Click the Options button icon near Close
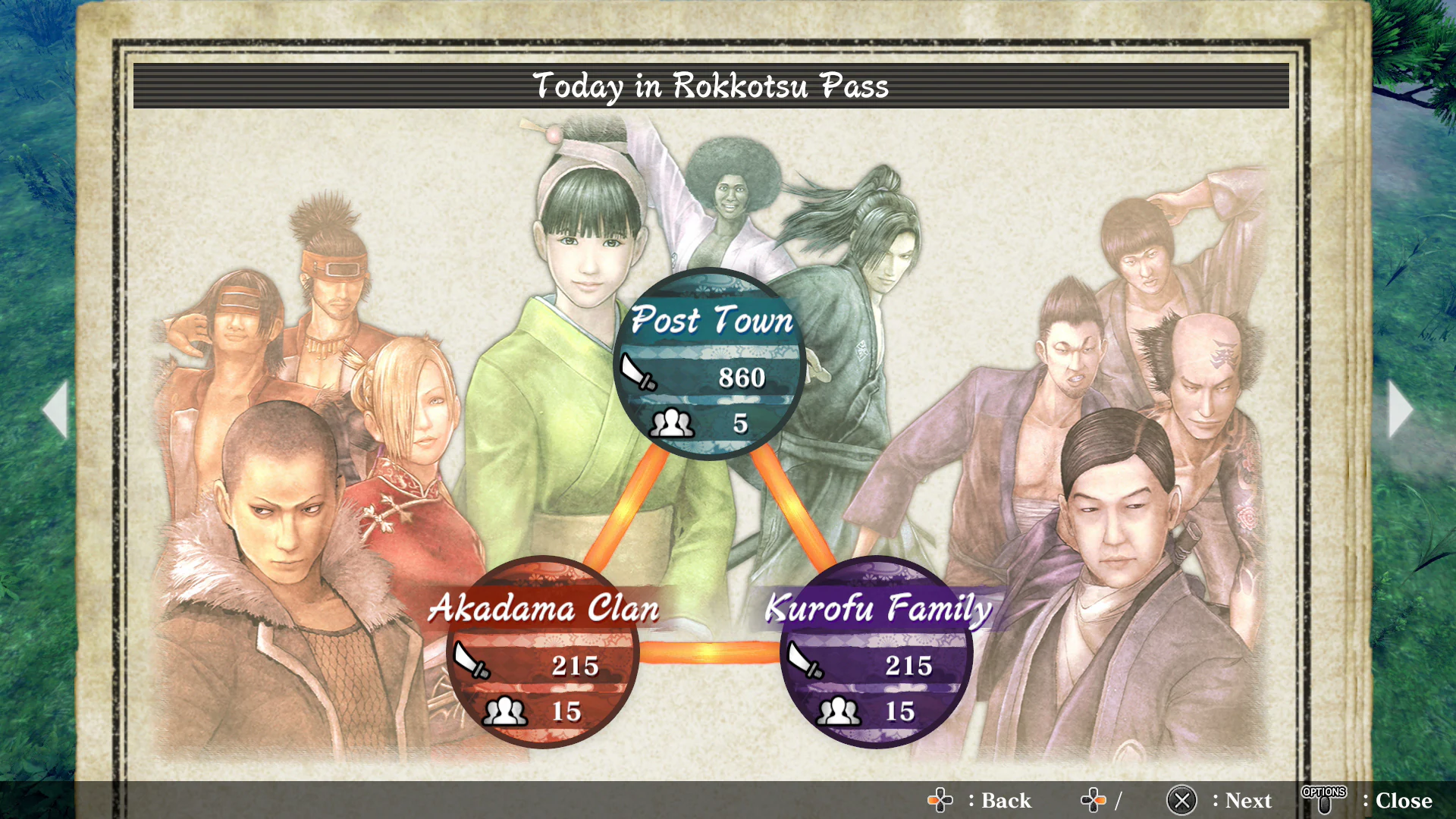 (1324, 798)
